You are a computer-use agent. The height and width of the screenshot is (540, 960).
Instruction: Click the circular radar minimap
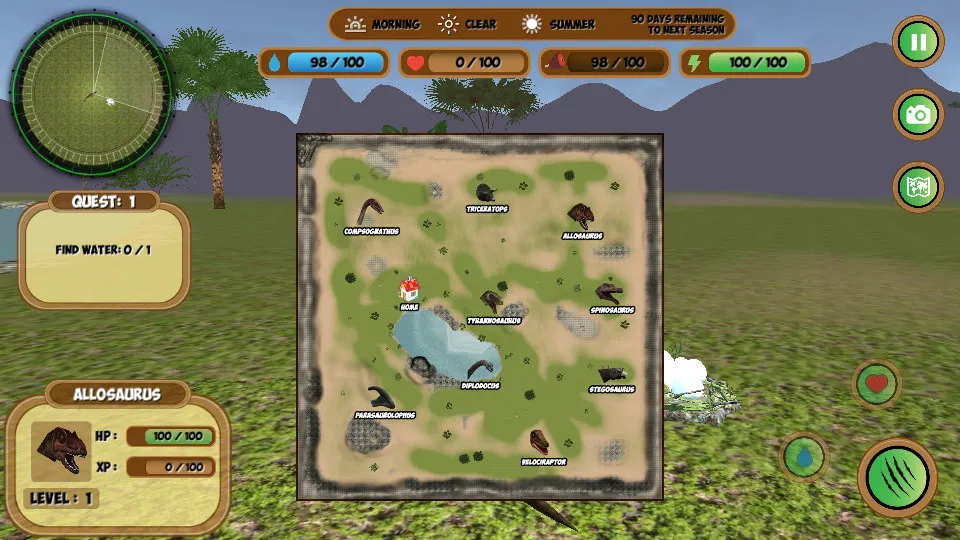pyautogui.click(x=91, y=93)
